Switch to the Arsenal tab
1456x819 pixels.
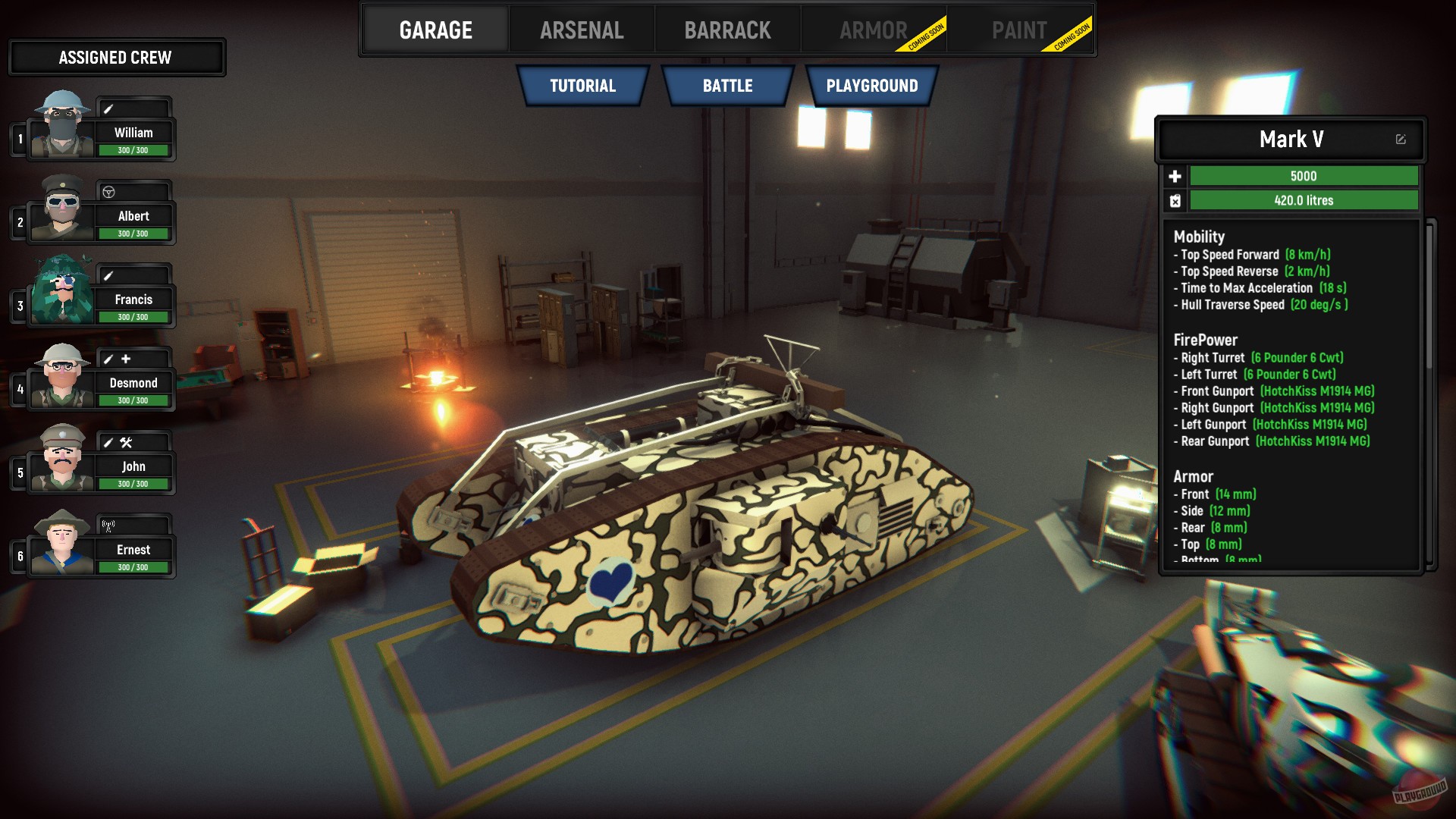[582, 29]
